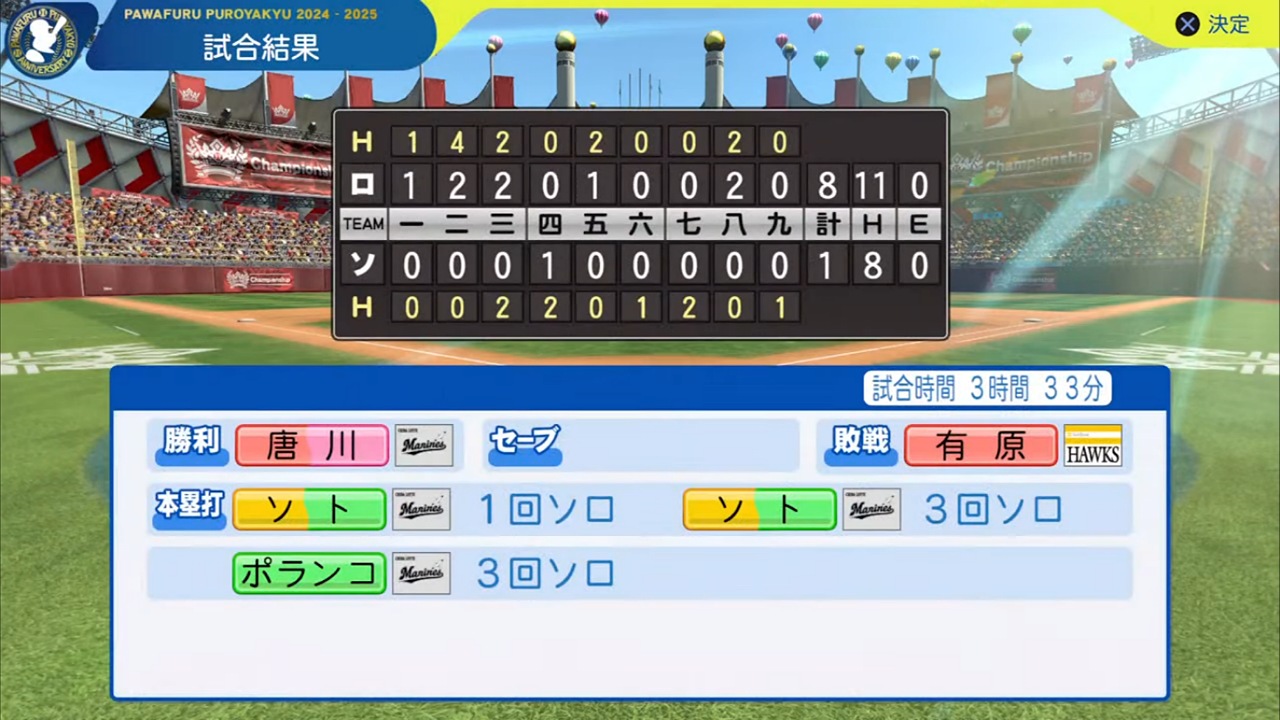This screenshot has width=1280, height=720.
Task: Select losing pitcher 有原
Action: click(981, 445)
